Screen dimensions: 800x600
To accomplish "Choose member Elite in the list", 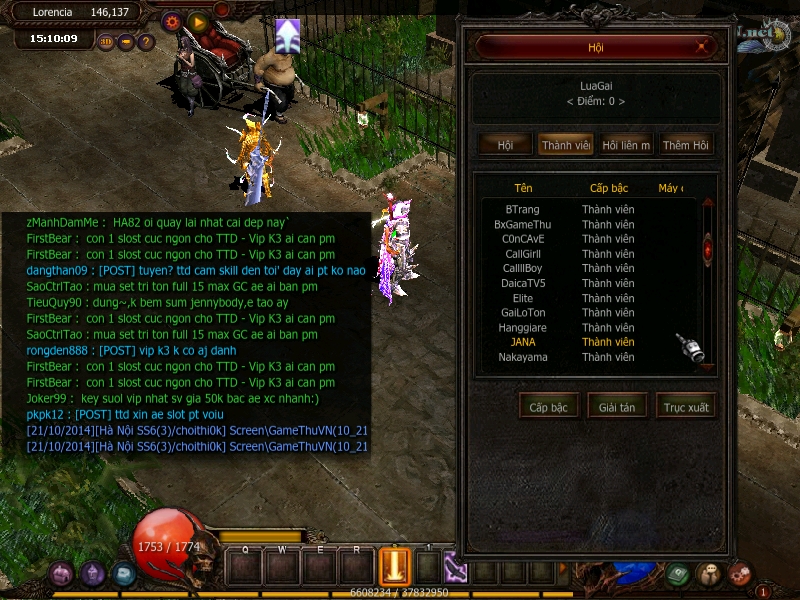I will click(523, 298).
